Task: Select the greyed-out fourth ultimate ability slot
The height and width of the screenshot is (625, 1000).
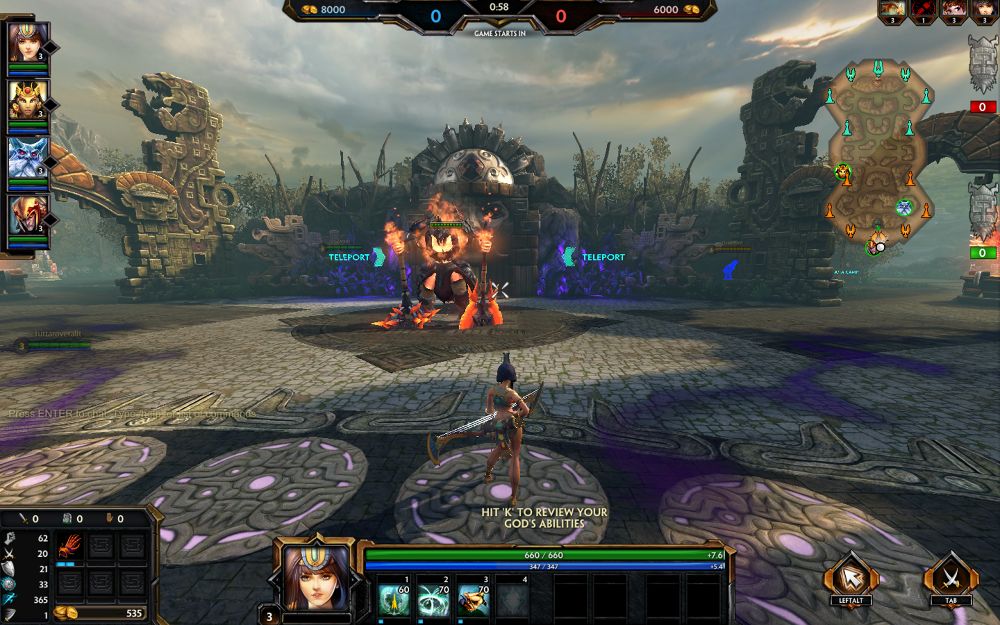Action: [511, 599]
